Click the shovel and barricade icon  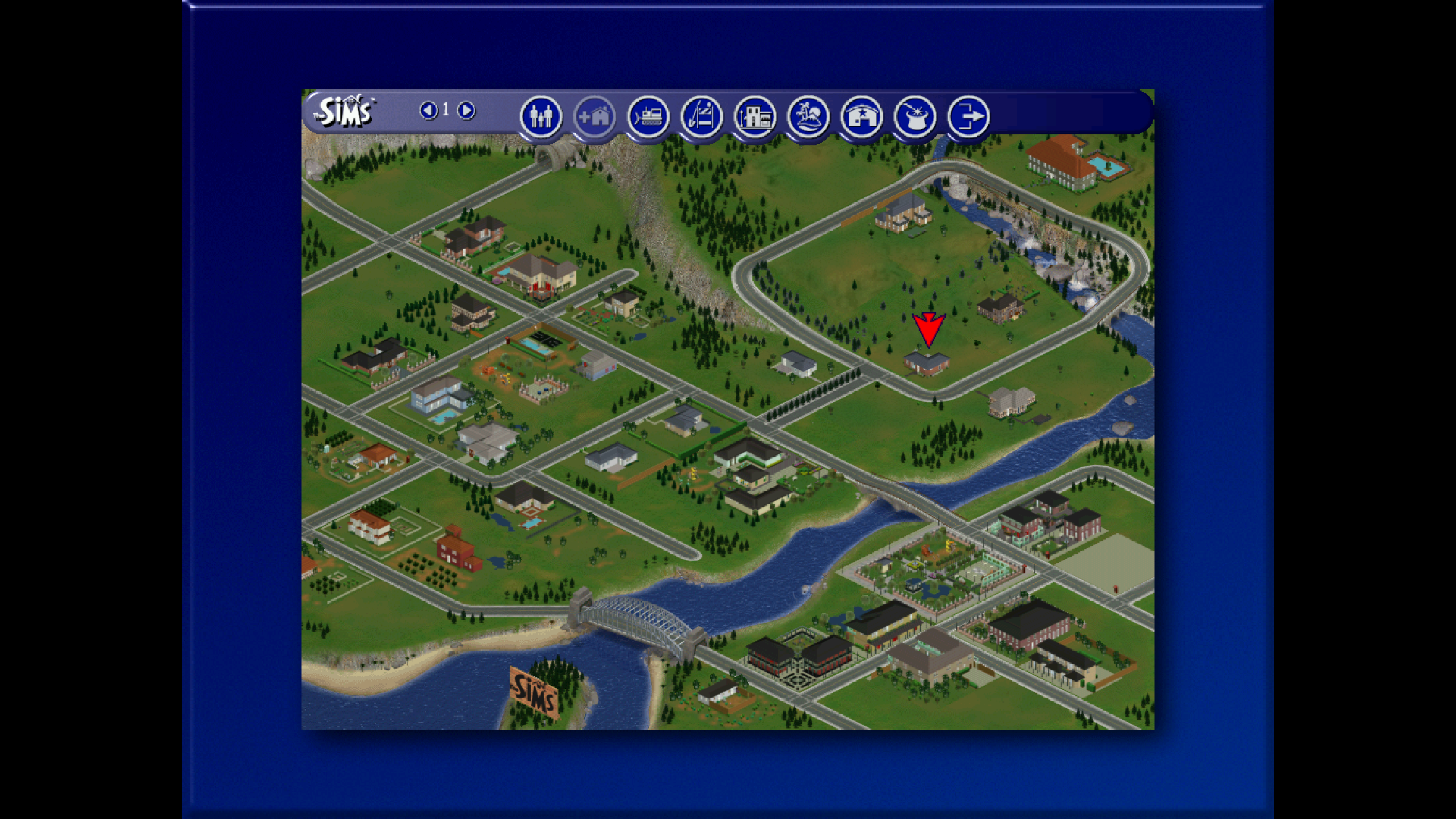tap(701, 117)
